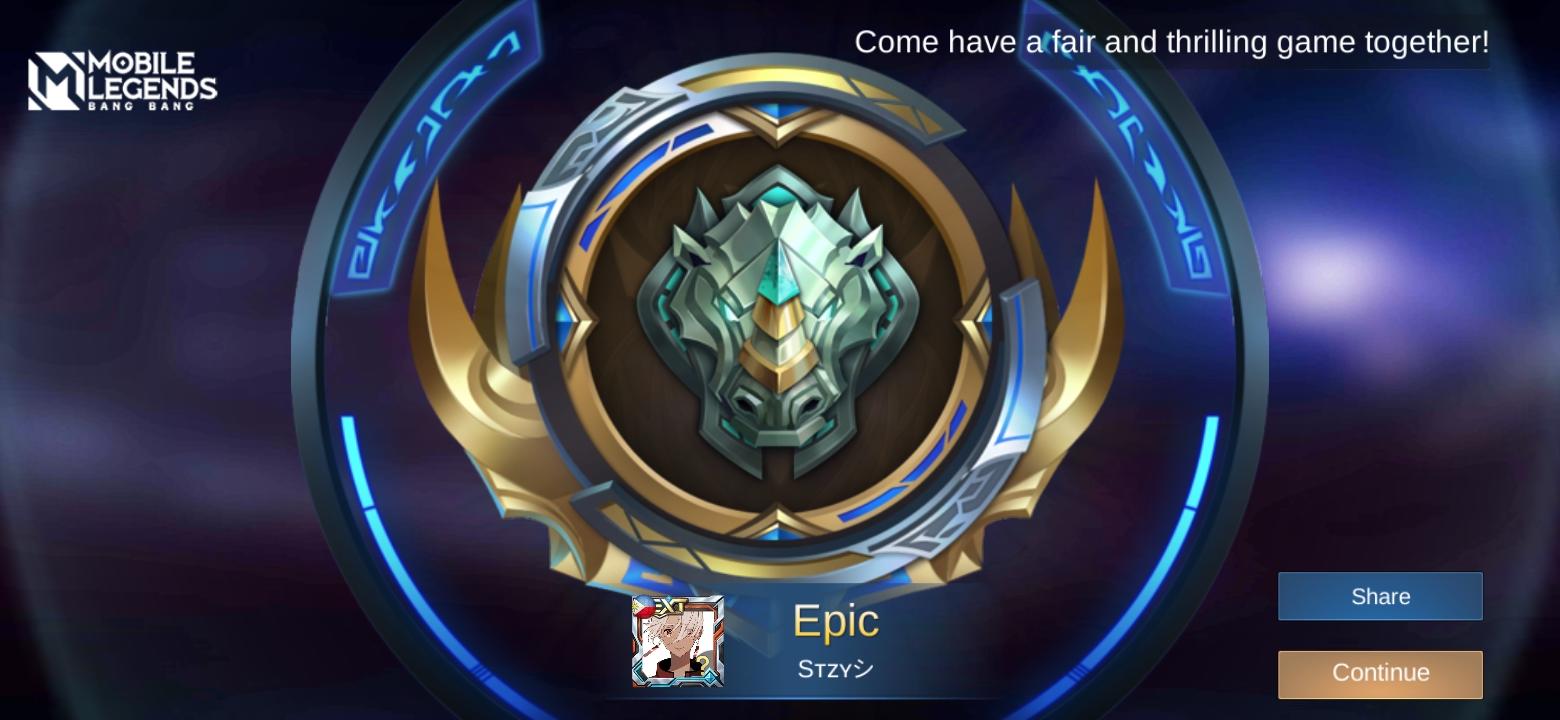
Task: Tap the NEXT banner above the avatar frame
Action: pos(673,605)
